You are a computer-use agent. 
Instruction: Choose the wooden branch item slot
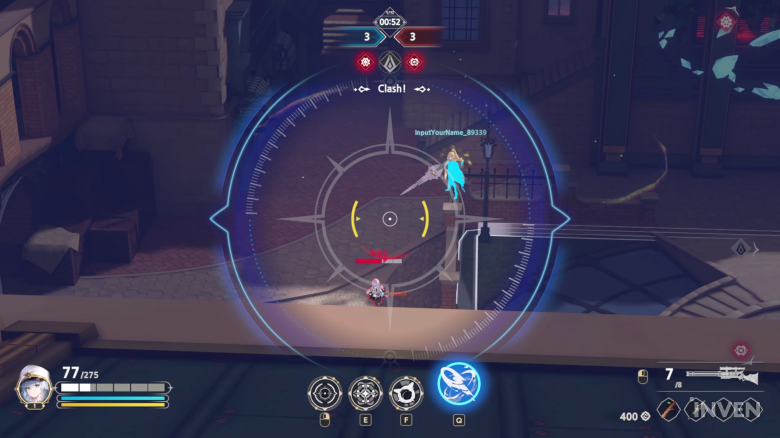[x=667, y=410]
